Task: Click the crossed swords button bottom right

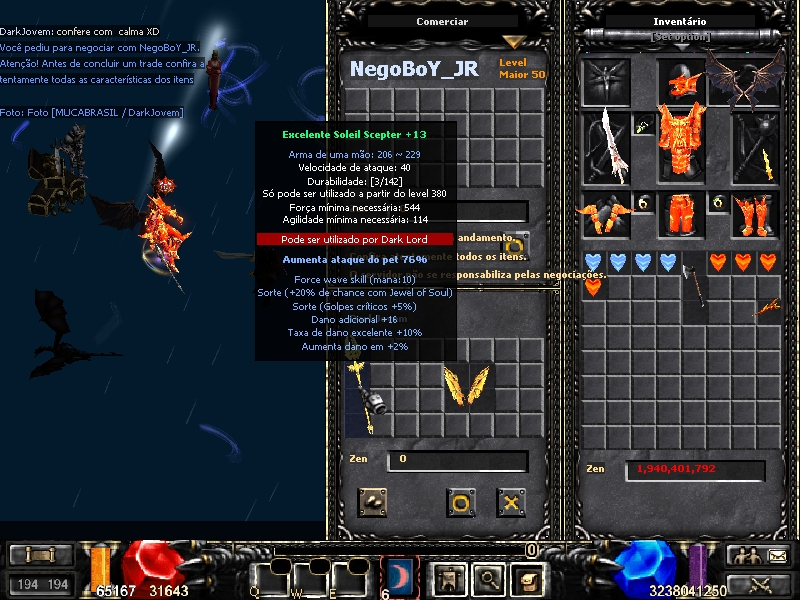Action: tap(758, 585)
